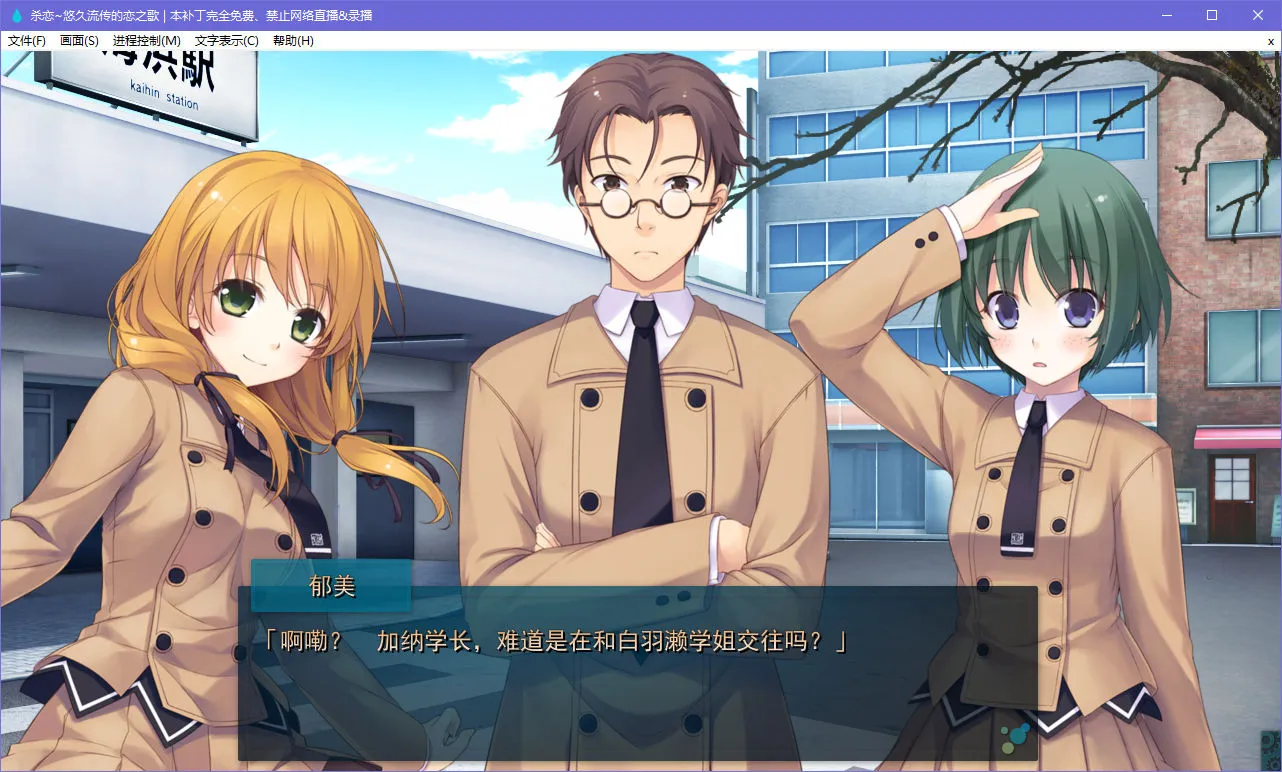The height and width of the screenshot is (772, 1282).
Task: Maximize the game window
Action: [x=1212, y=15]
